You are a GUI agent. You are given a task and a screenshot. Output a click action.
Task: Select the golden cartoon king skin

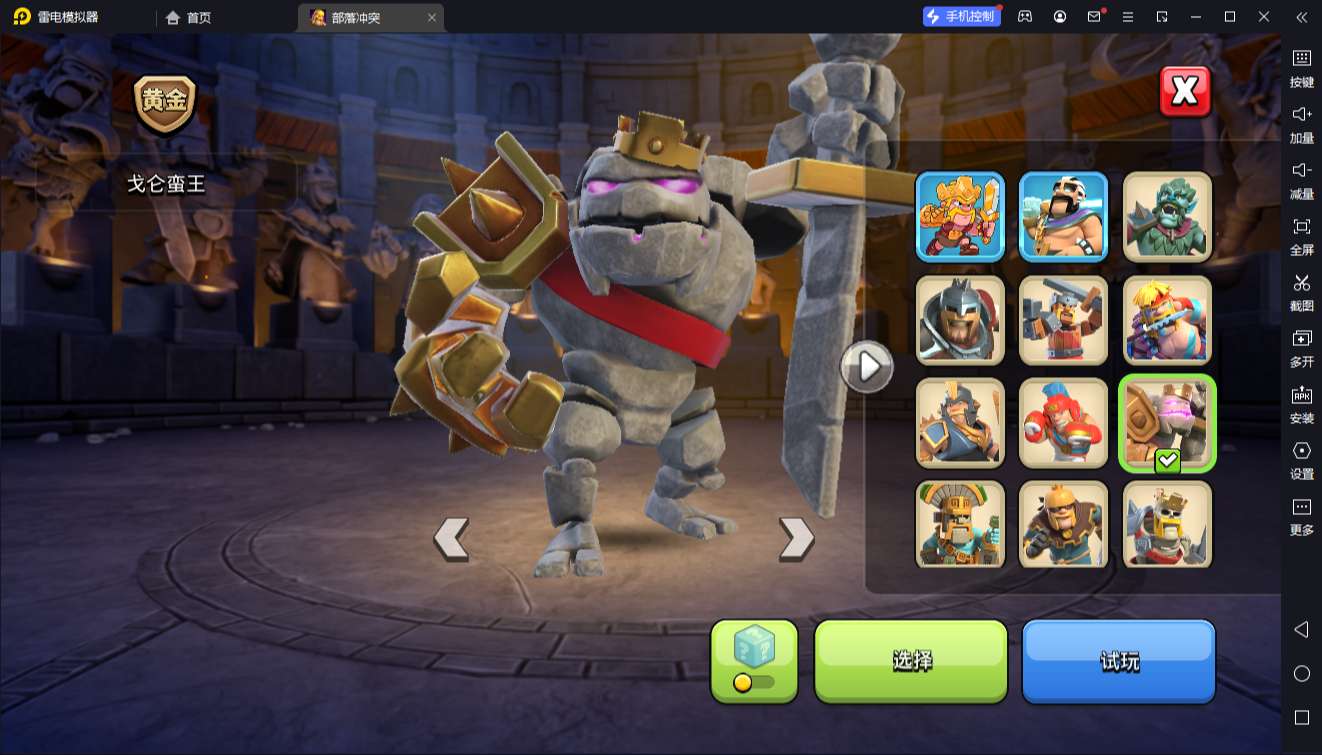click(x=960, y=216)
